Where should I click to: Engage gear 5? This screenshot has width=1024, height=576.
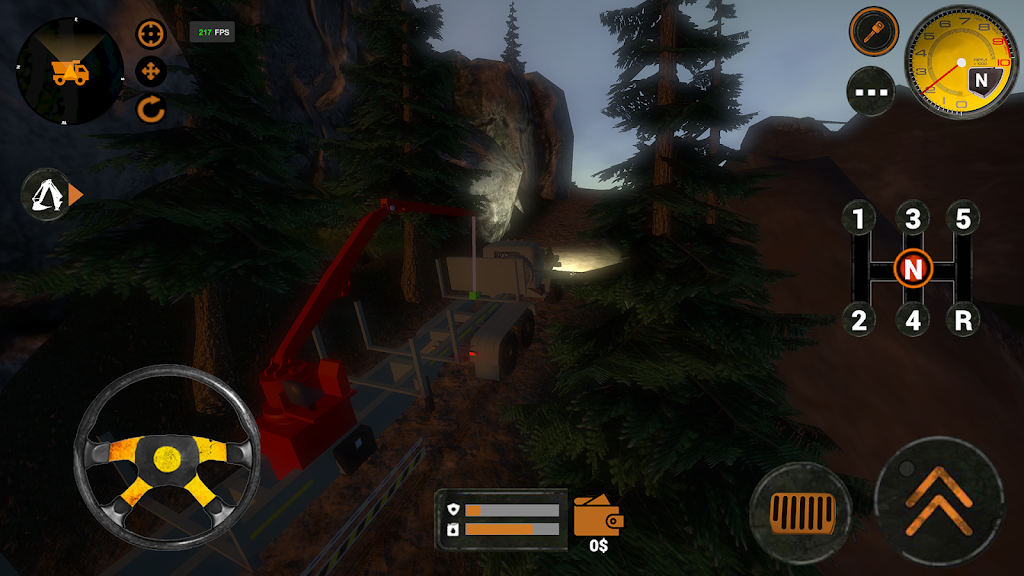point(963,218)
